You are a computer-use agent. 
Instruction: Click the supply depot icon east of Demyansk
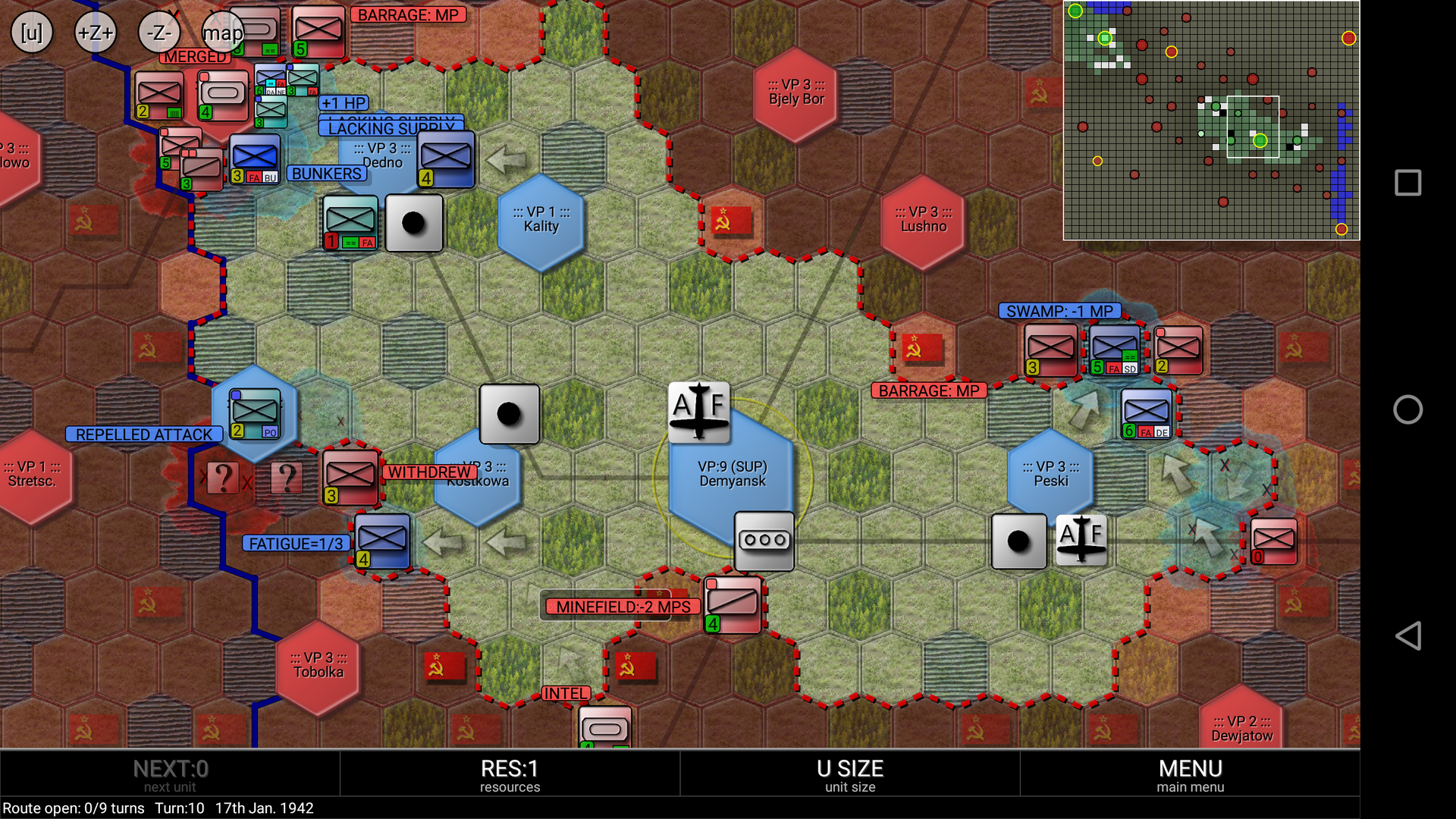pyautogui.click(x=764, y=541)
